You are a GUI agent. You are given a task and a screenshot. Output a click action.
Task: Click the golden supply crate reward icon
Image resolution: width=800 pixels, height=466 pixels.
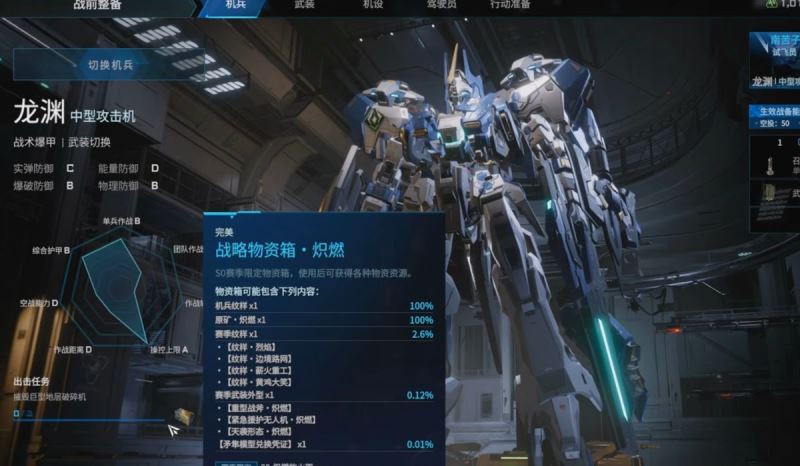[183, 415]
